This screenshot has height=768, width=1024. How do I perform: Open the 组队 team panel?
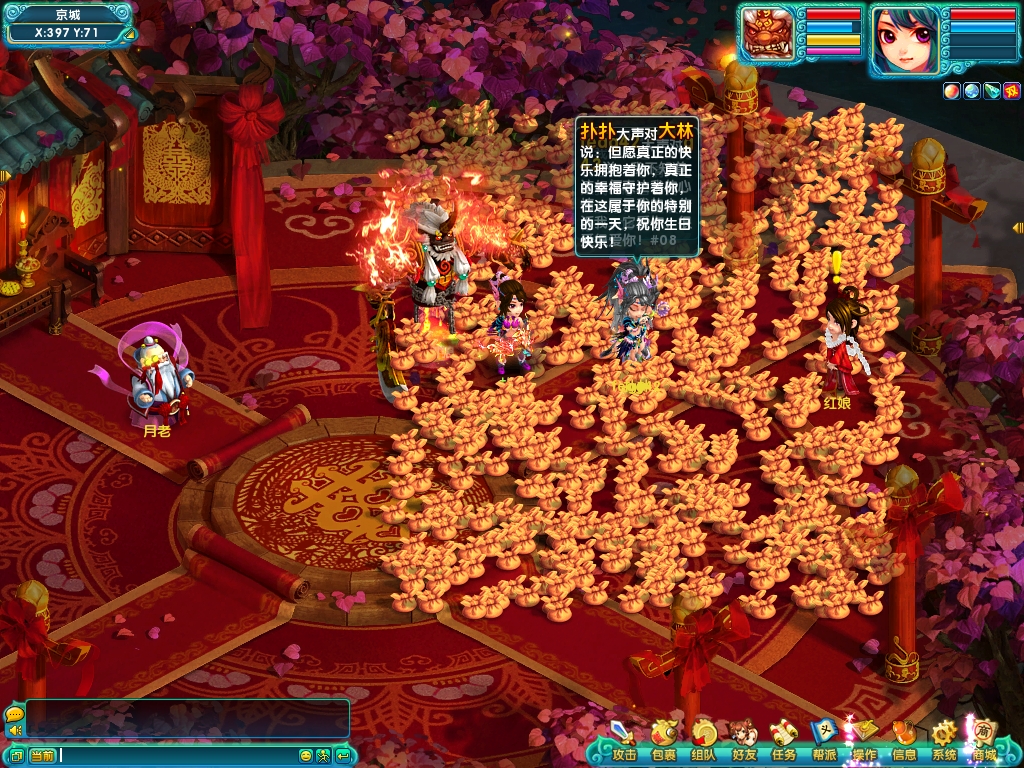click(704, 741)
